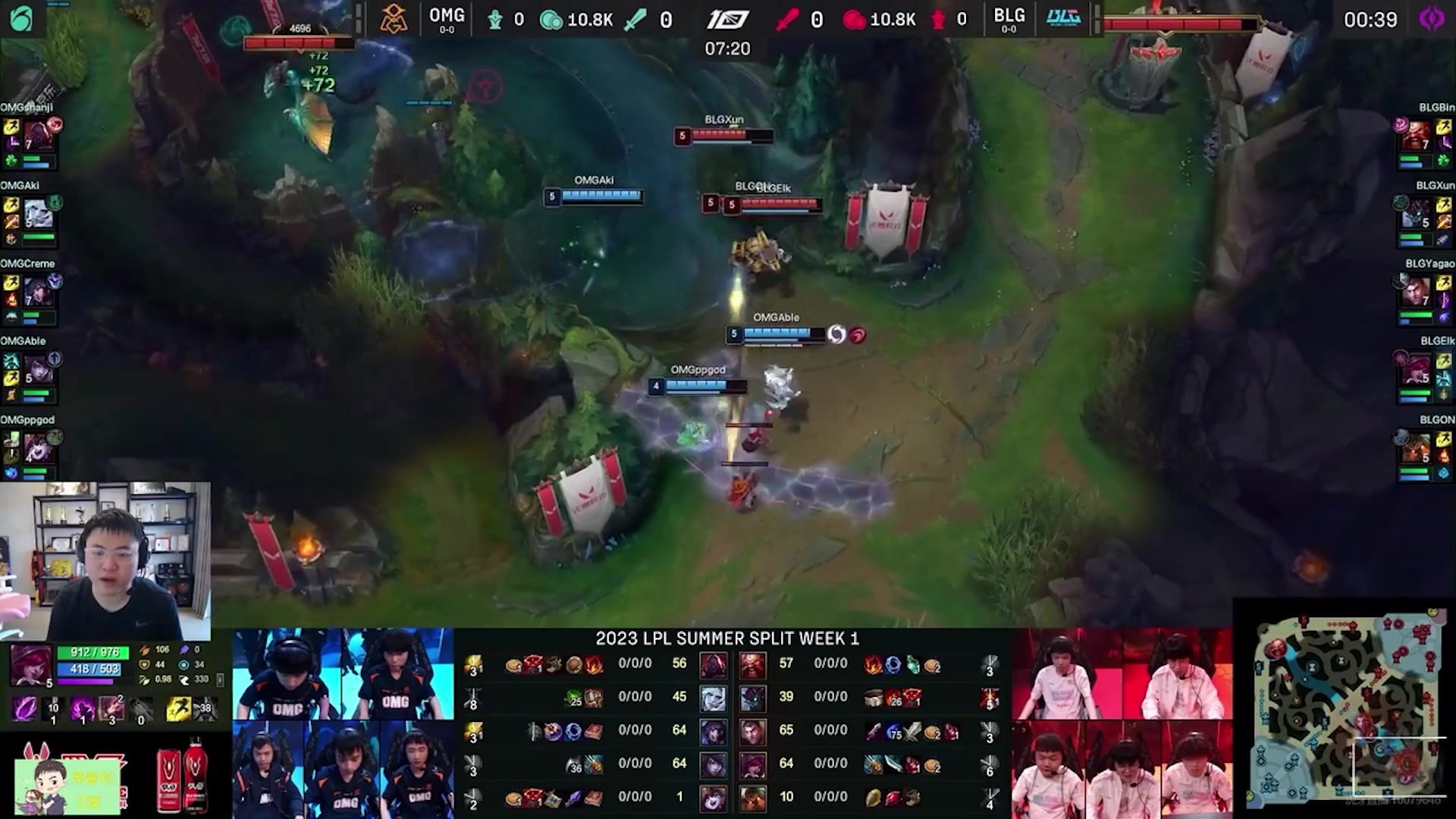Click the OMGppgod name label above the champion
Image resolution: width=1456 pixels, height=819 pixels.
[697, 370]
